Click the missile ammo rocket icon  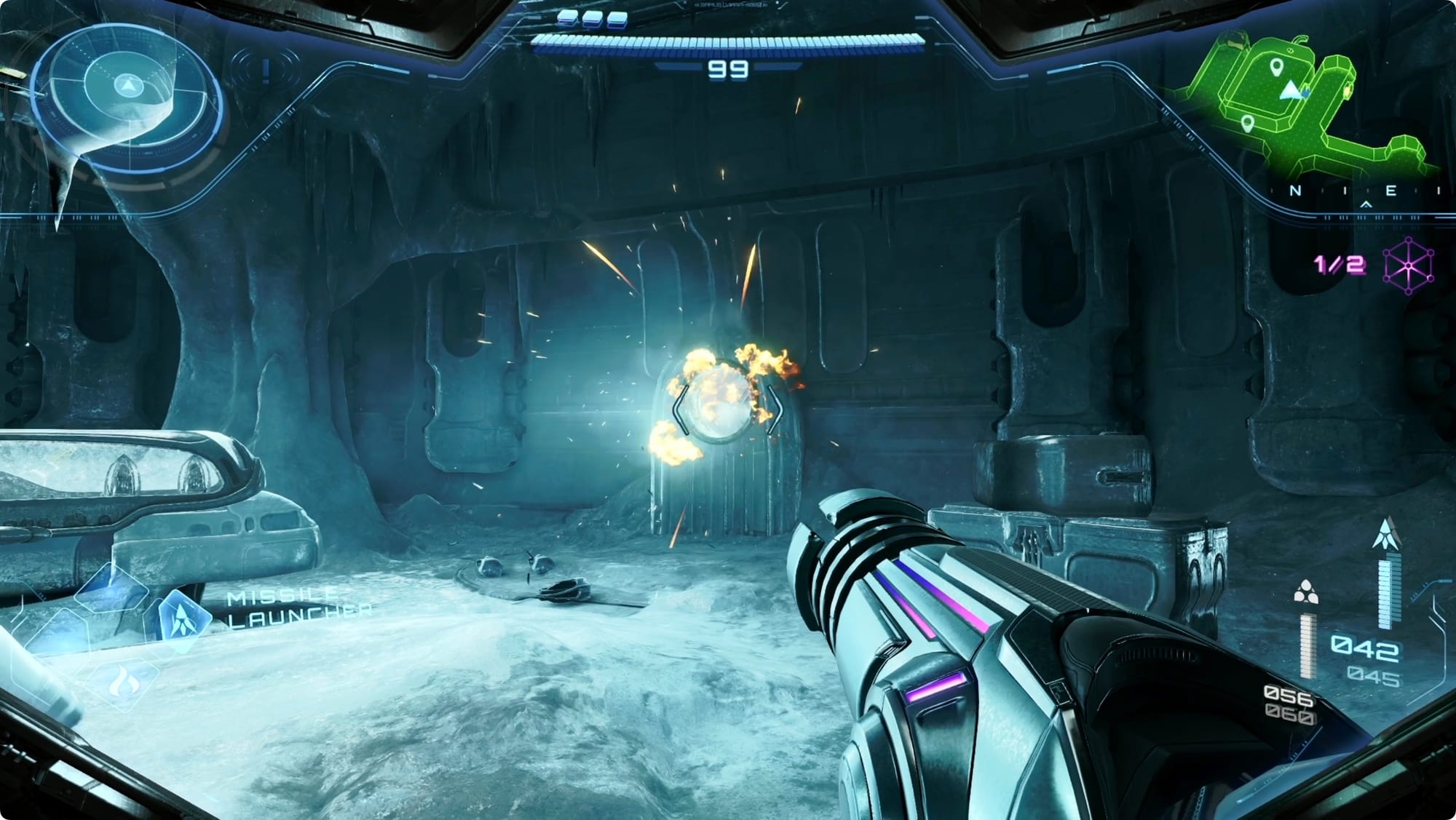click(x=1385, y=534)
